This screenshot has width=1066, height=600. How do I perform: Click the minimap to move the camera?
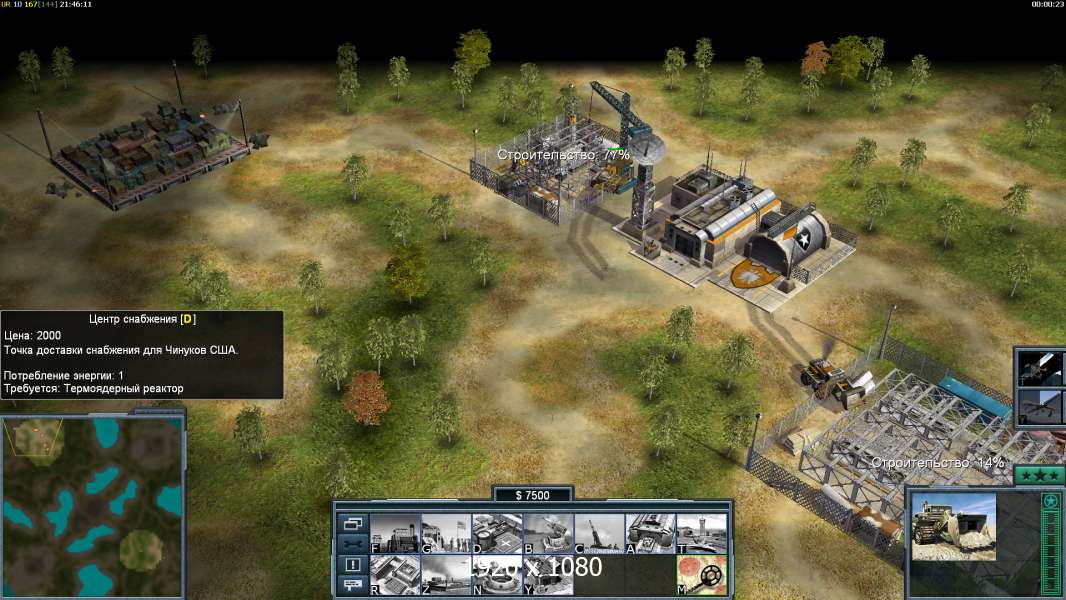point(92,507)
